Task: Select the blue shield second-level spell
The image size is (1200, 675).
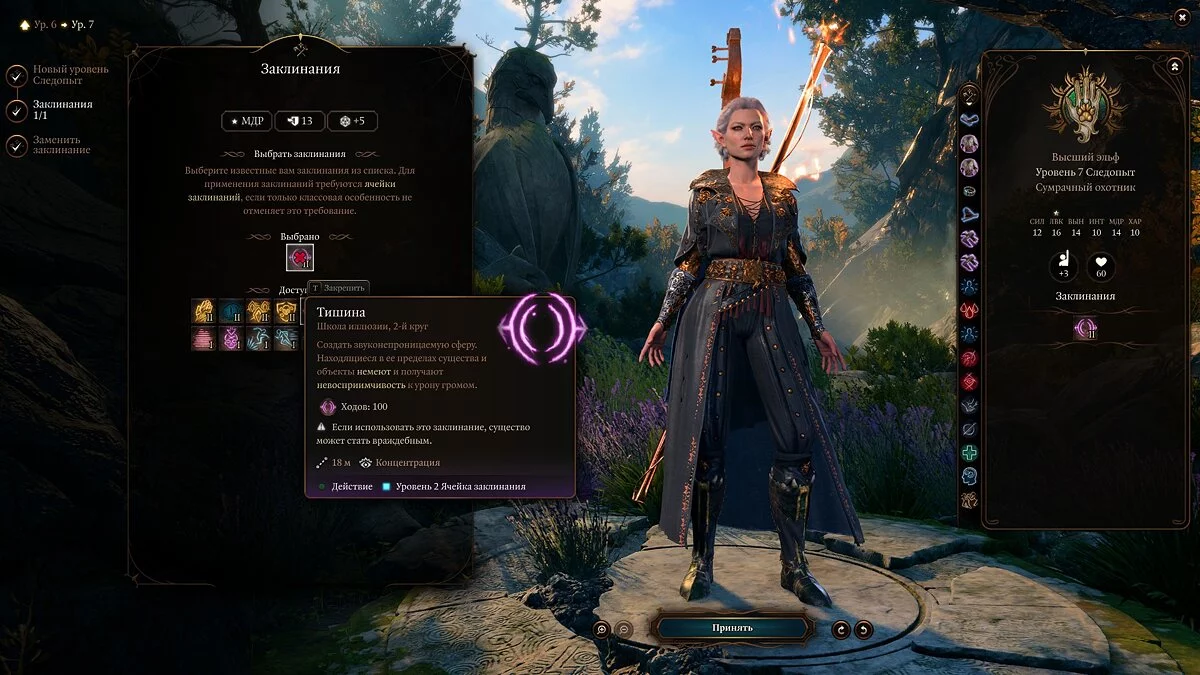Action: tap(231, 311)
